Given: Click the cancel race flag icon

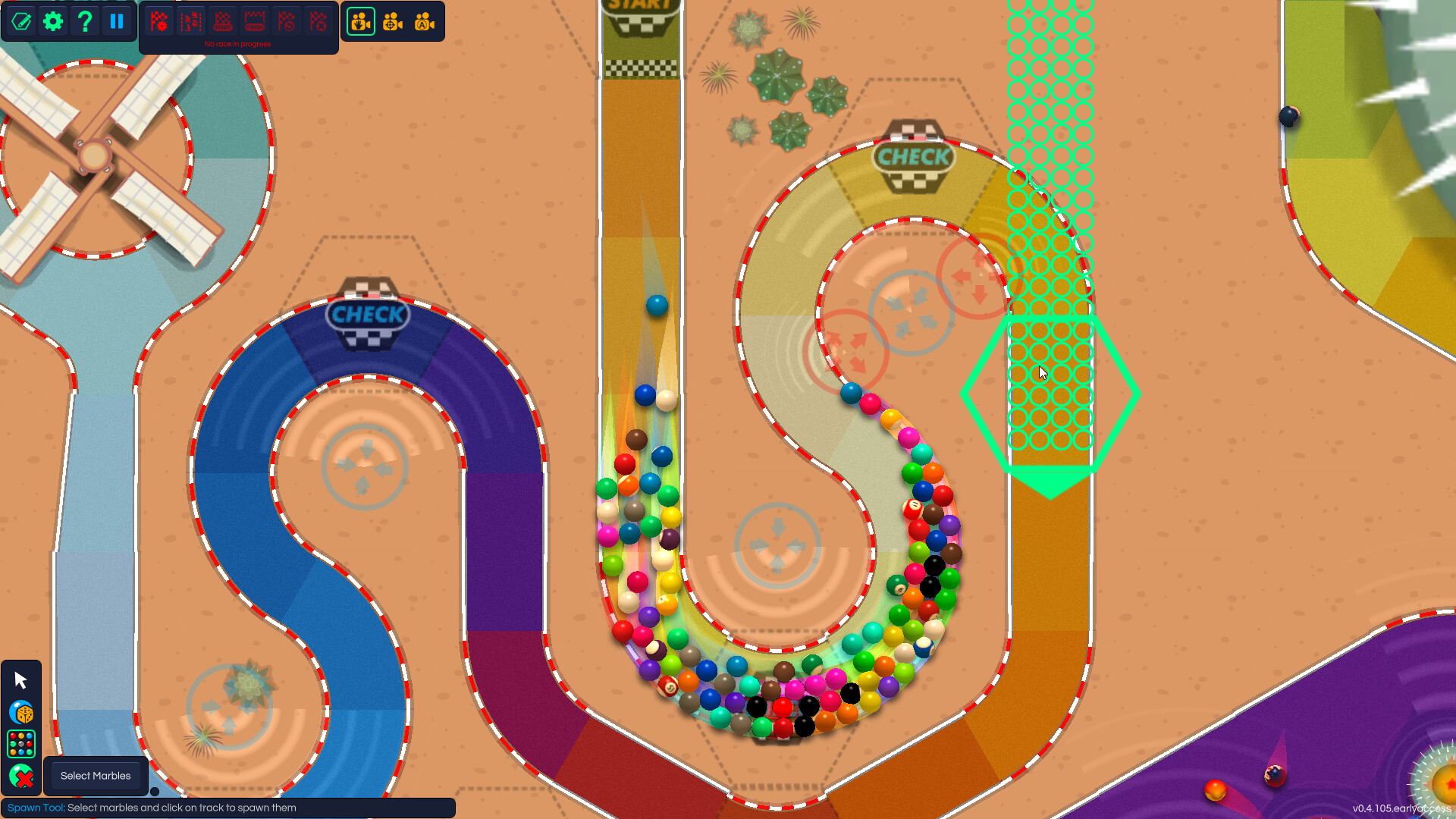Looking at the screenshot, I should 317,21.
